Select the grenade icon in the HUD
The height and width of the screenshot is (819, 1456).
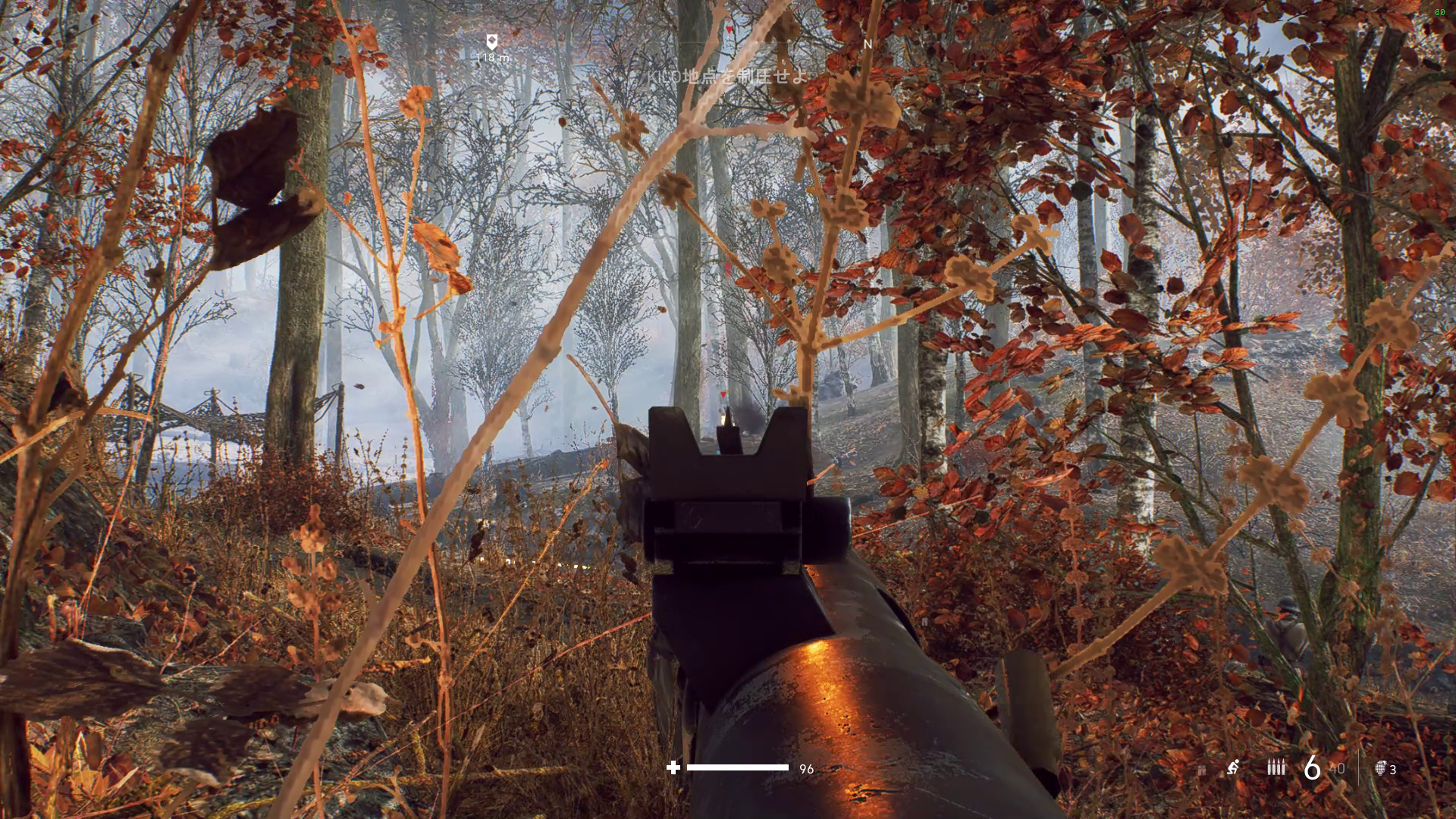[1380, 768]
